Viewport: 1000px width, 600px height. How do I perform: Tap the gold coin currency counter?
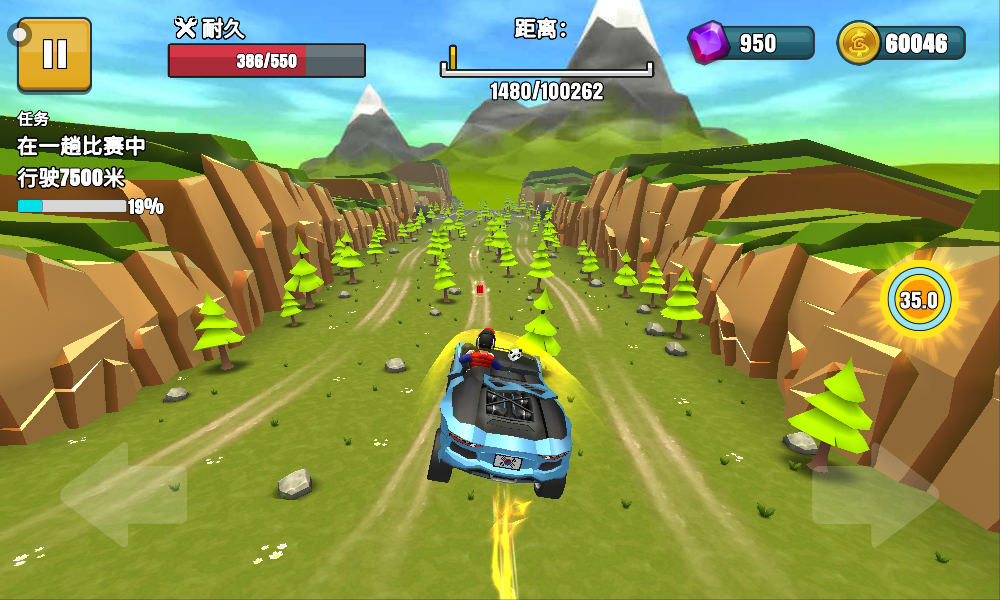tap(901, 43)
